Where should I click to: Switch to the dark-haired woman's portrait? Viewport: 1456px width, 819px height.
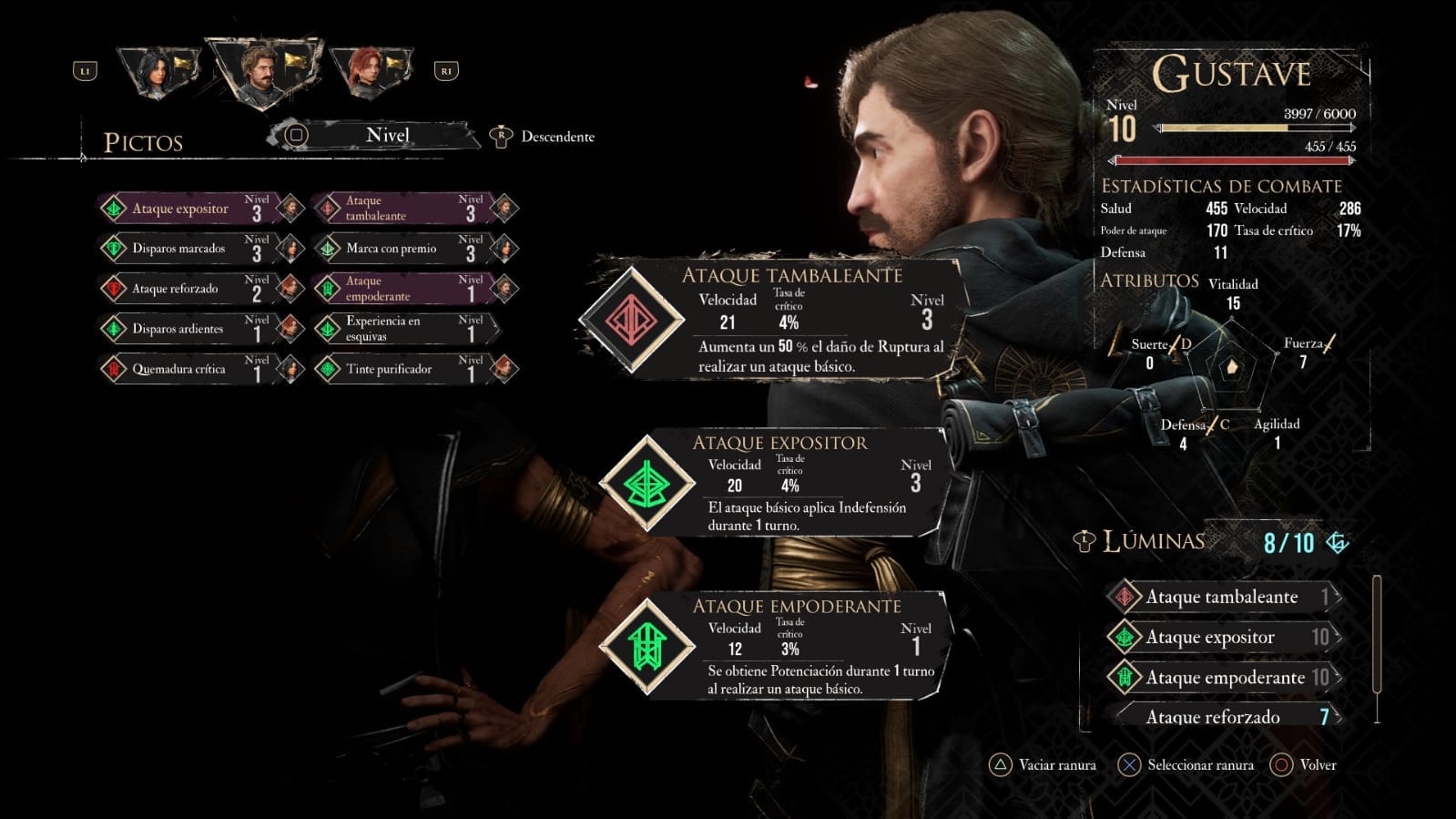[158, 73]
